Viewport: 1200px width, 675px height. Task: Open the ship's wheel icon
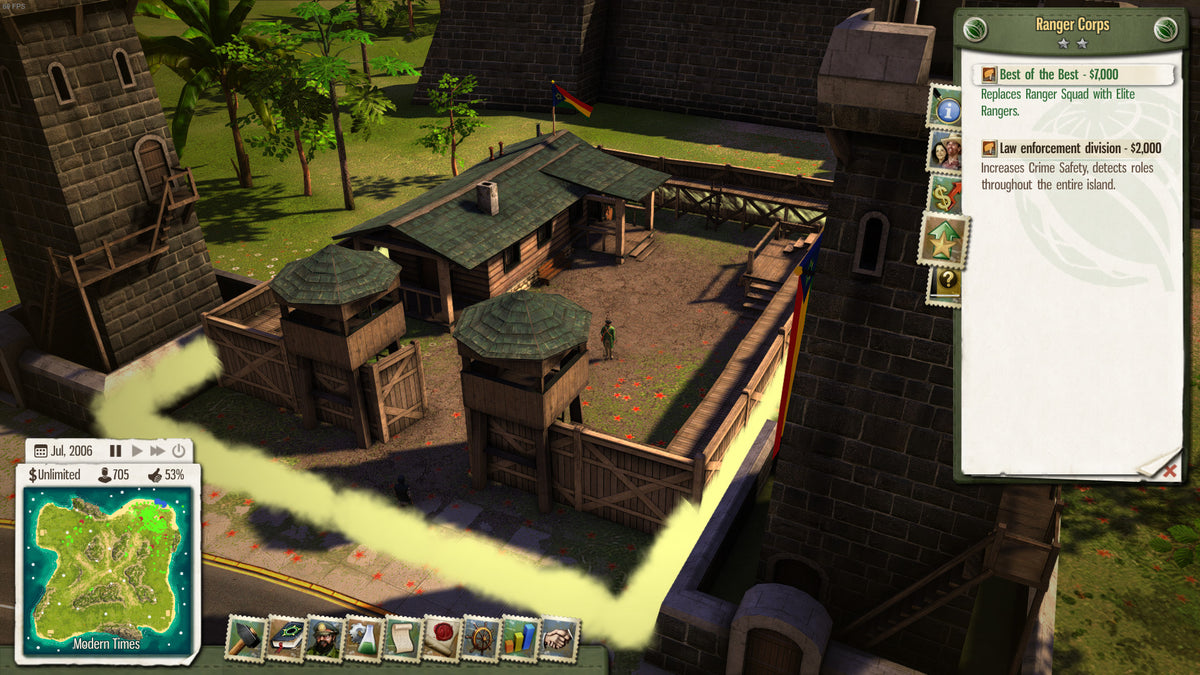coord(480,638)
